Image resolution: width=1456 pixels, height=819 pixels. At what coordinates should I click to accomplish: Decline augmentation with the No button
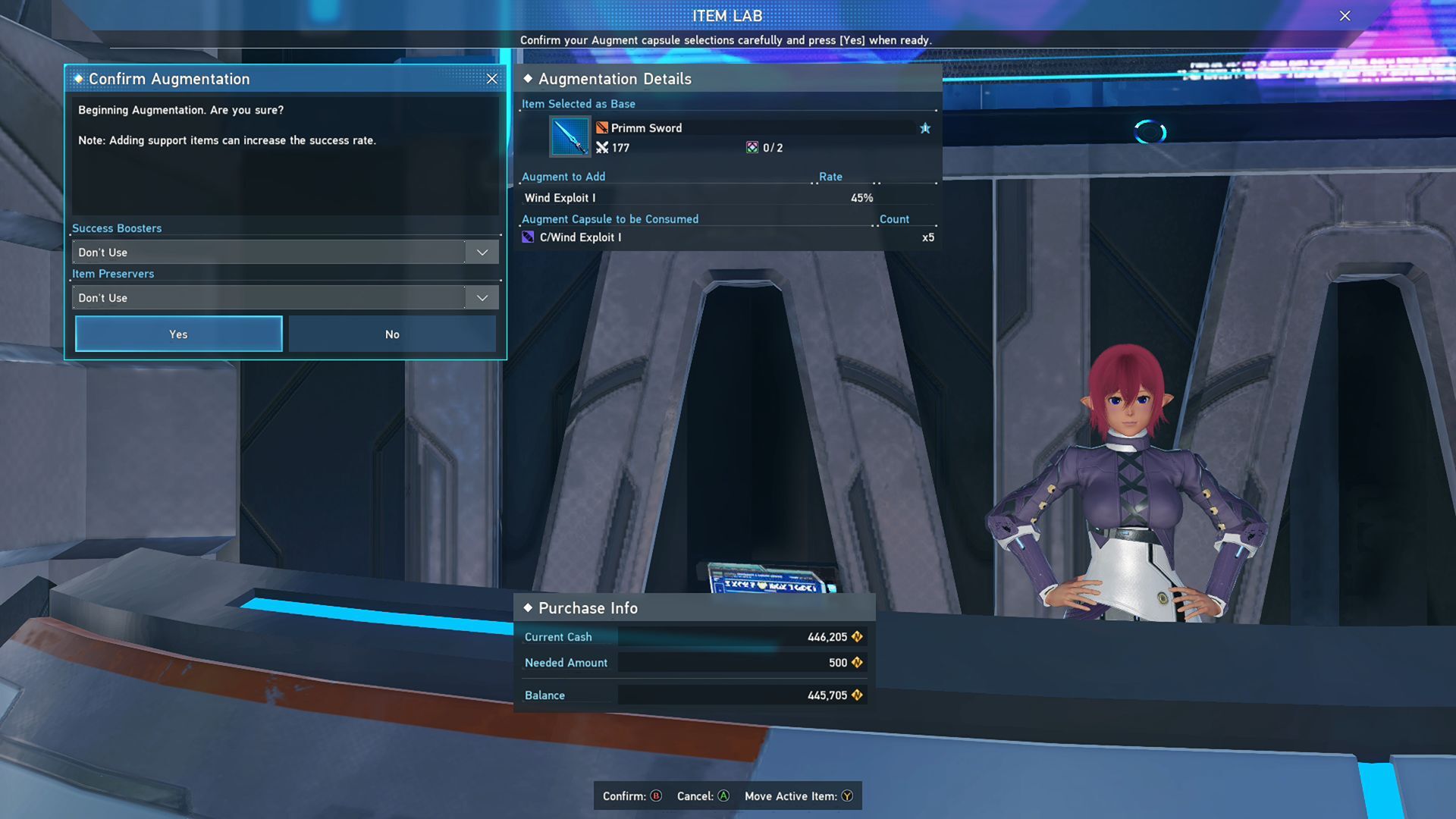coord(392,334)
